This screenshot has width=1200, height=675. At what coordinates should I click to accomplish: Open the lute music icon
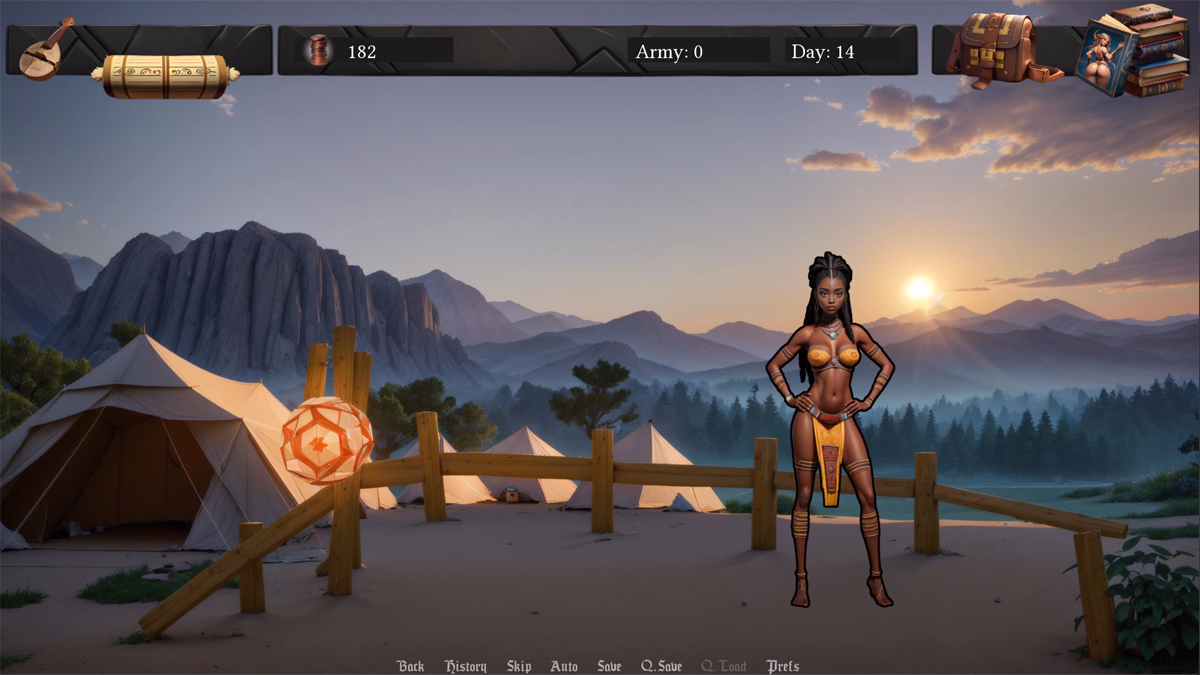pos(45,50)
